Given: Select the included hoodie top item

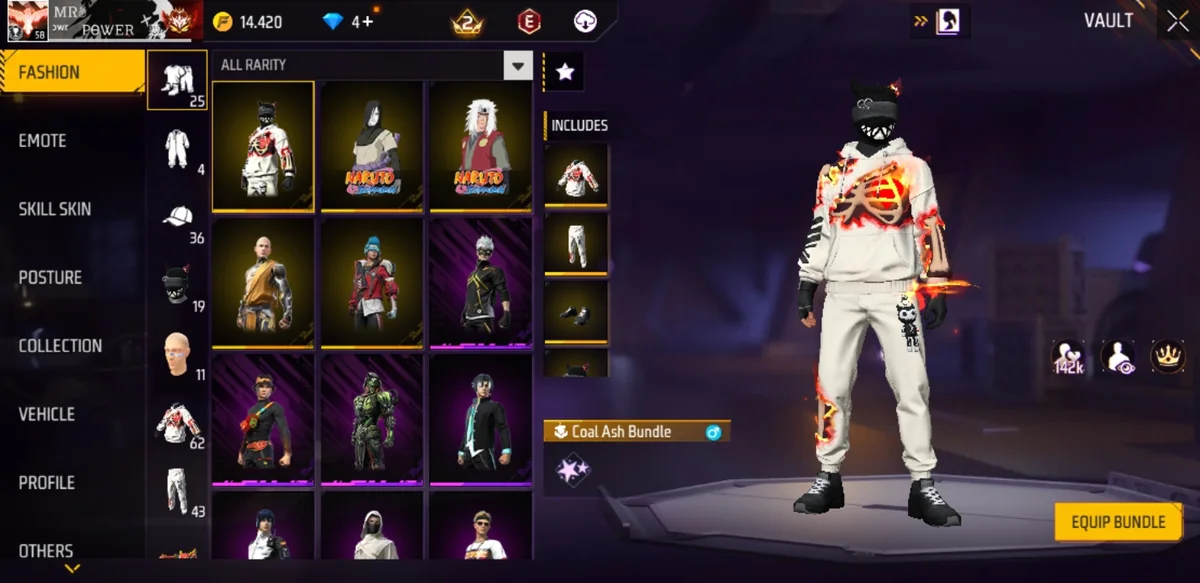Looking at the screenshot, I should pyautogui.click(x=576, y=175).
